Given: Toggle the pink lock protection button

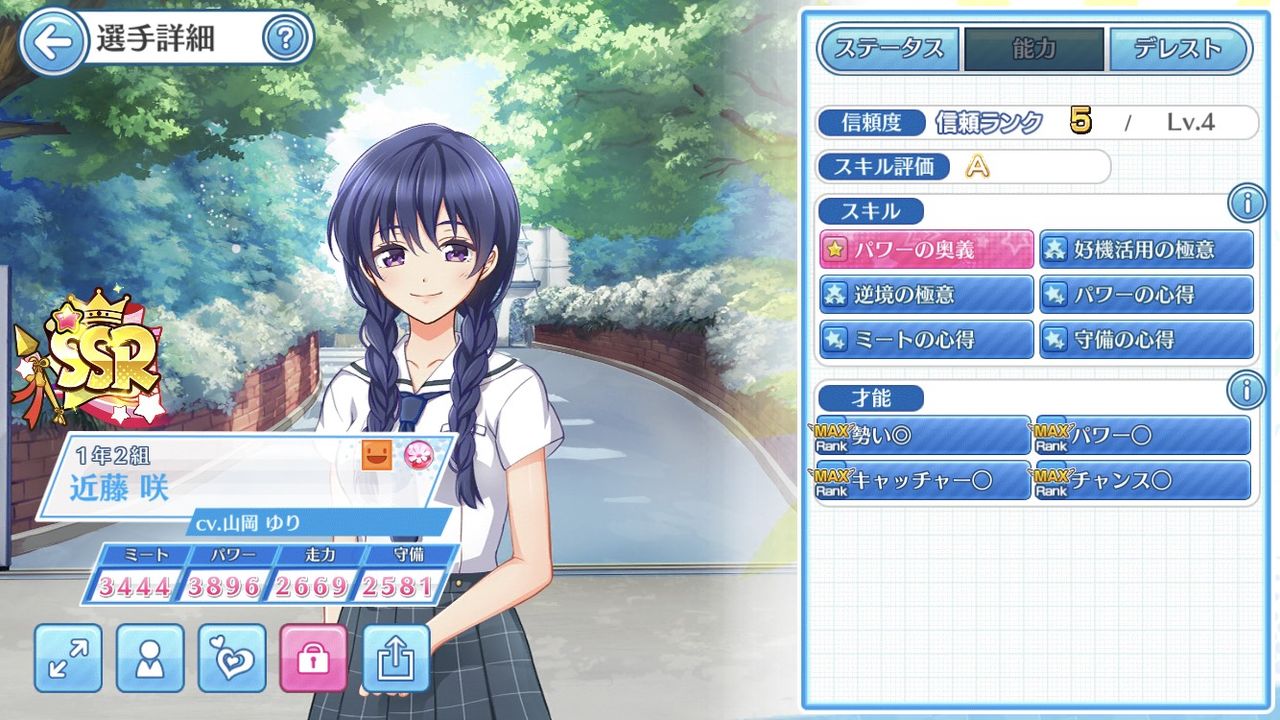Looking at the screenshot, I should [315, 659].
